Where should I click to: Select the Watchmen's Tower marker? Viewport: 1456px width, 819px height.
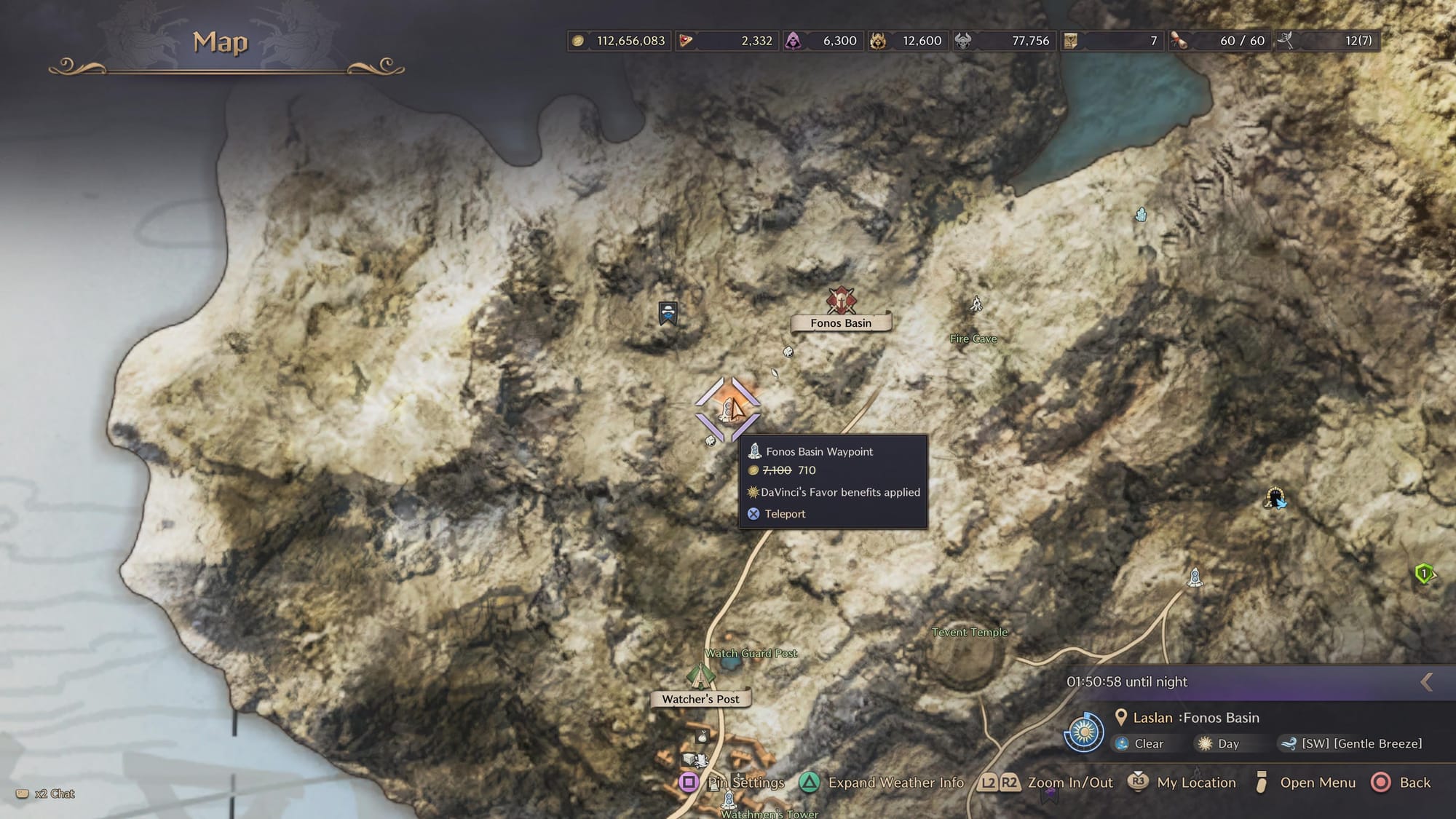[729, 801]
